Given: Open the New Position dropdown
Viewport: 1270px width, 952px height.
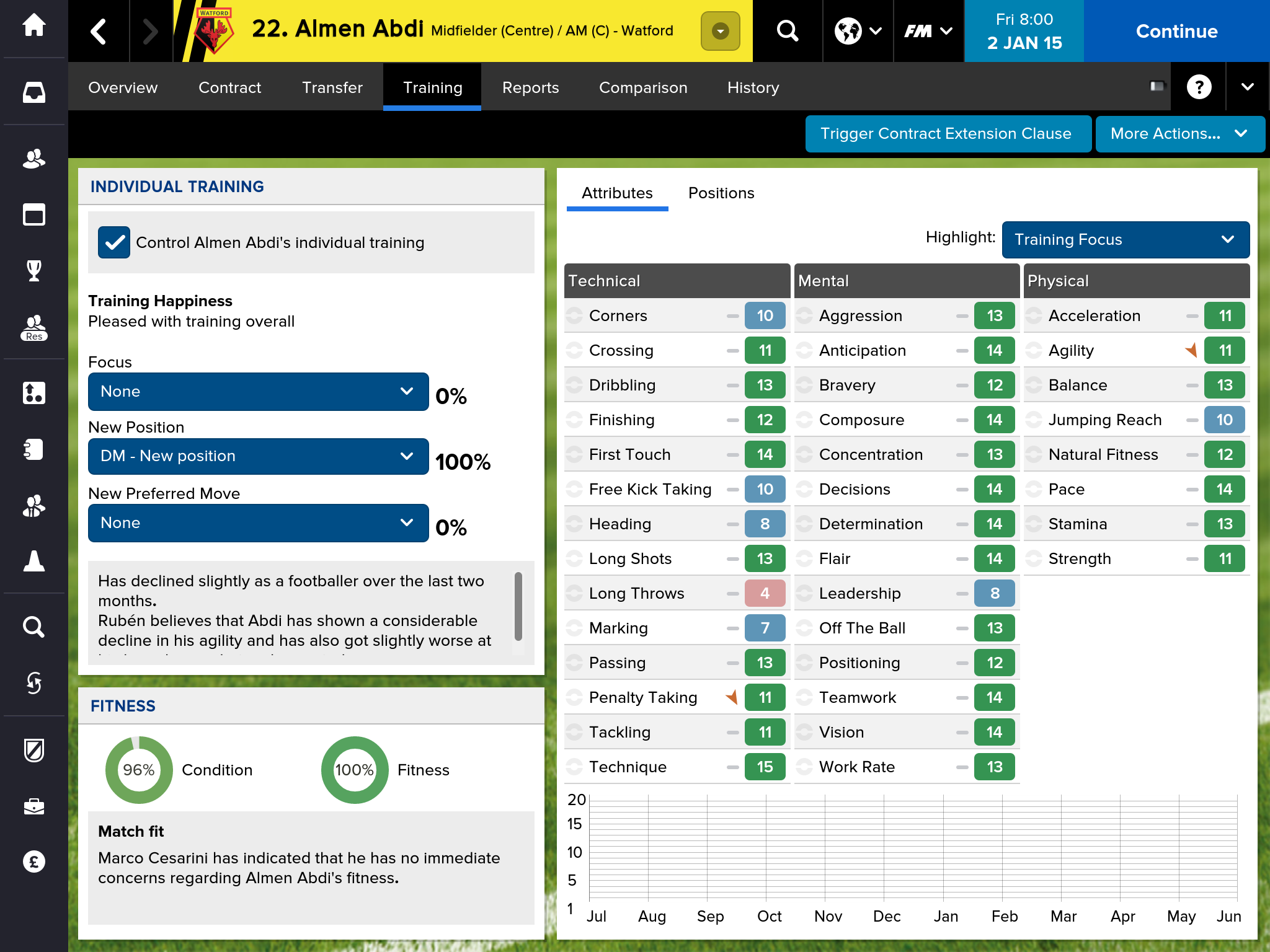Looking at the screenshot, I should [258, 456].
